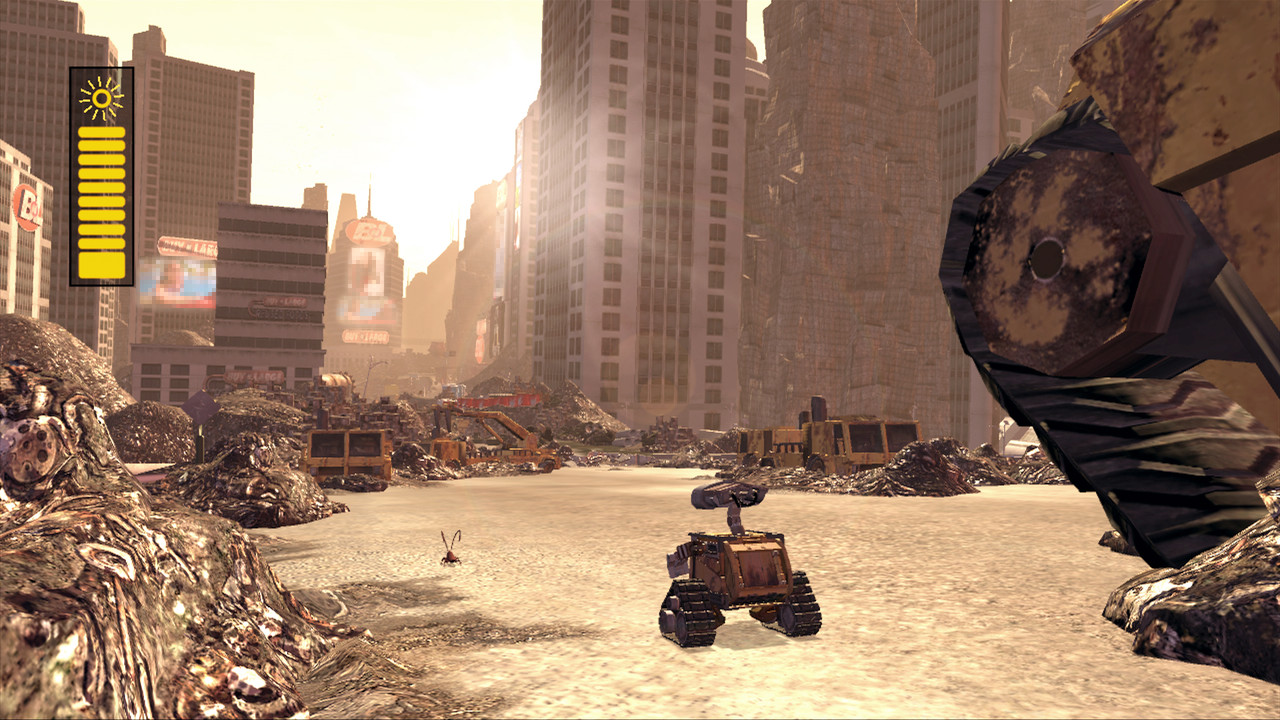
Task: Click the sun icon above the energy meter
Action: (100, 97)
